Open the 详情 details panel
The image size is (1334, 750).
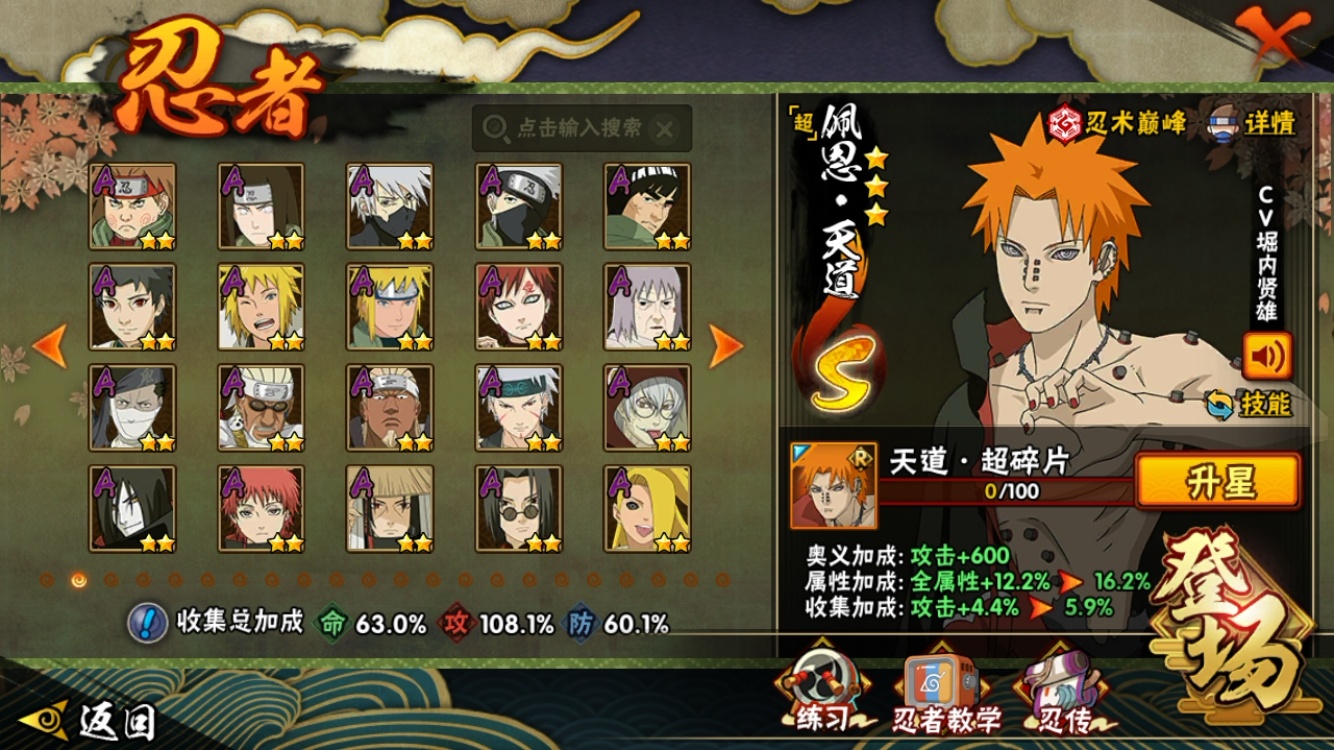click(1253, 123)
